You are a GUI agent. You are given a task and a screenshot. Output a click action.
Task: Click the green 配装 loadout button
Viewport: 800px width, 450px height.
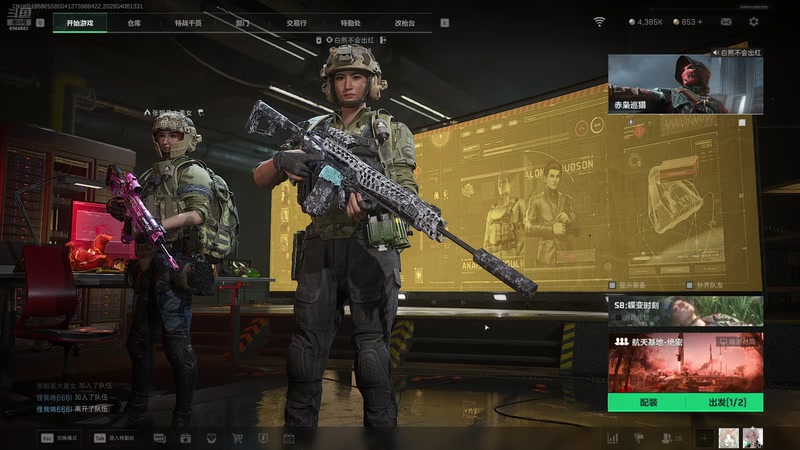(647, 402)
